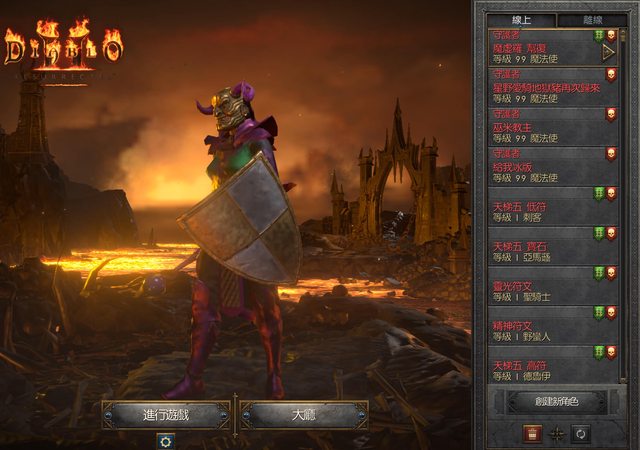Click the circular arrows convert button
Screen dimensions: 640x450
[x=580, y=433]
